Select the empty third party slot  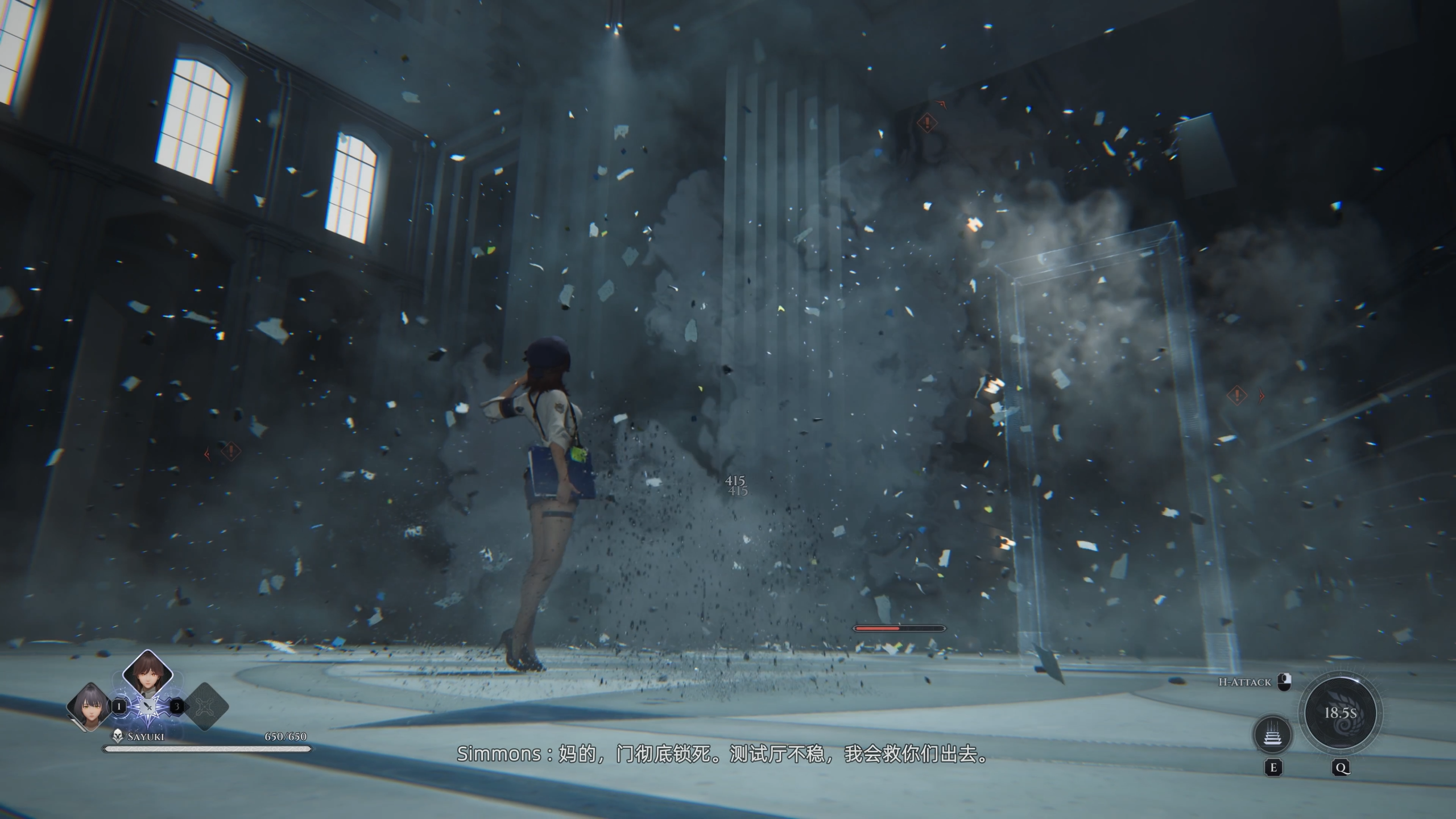[x=205, y=707]
